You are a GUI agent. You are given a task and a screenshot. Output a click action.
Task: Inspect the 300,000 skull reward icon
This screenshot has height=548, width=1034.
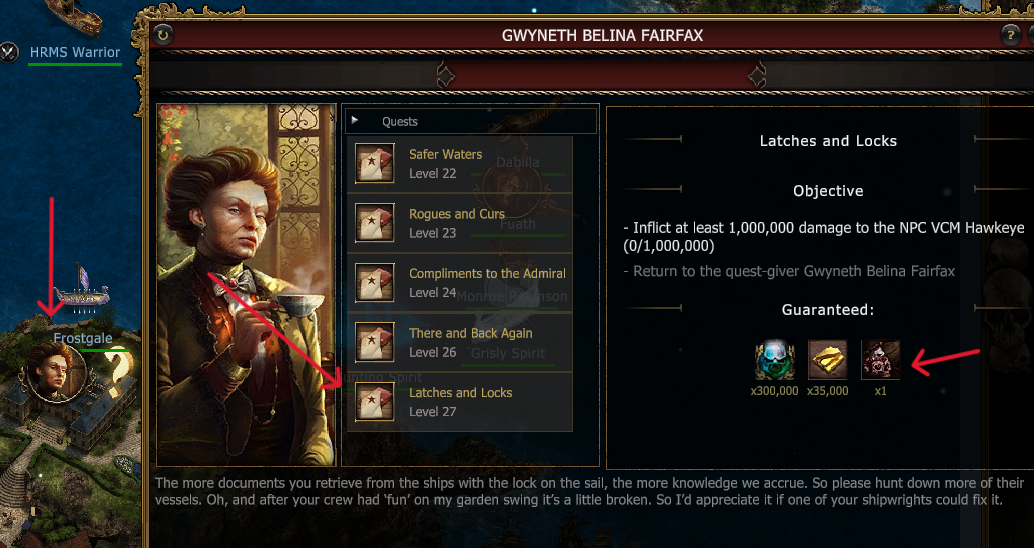tap(774, 360)
